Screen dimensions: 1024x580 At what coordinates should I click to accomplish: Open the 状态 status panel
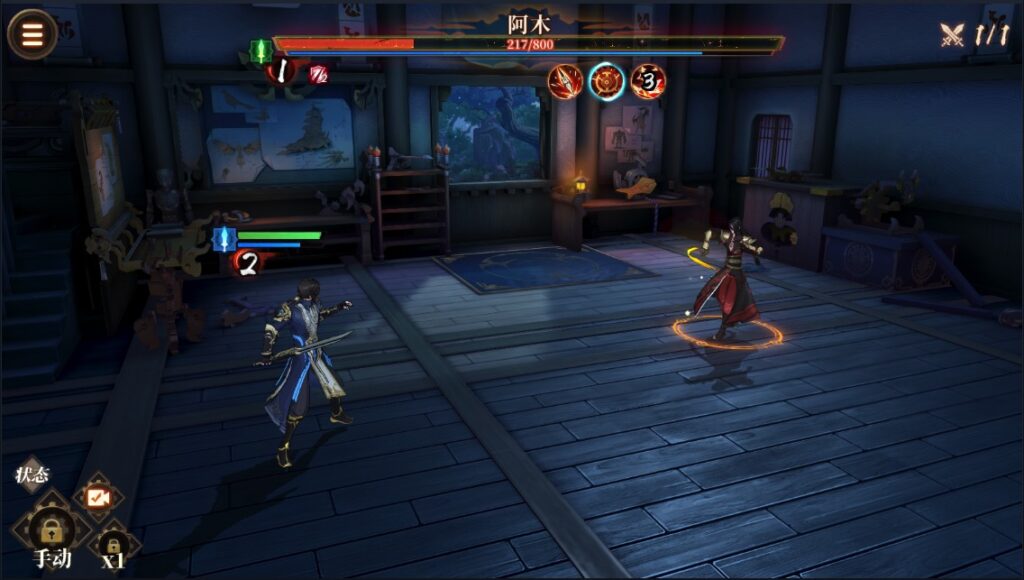coord(33,476)
